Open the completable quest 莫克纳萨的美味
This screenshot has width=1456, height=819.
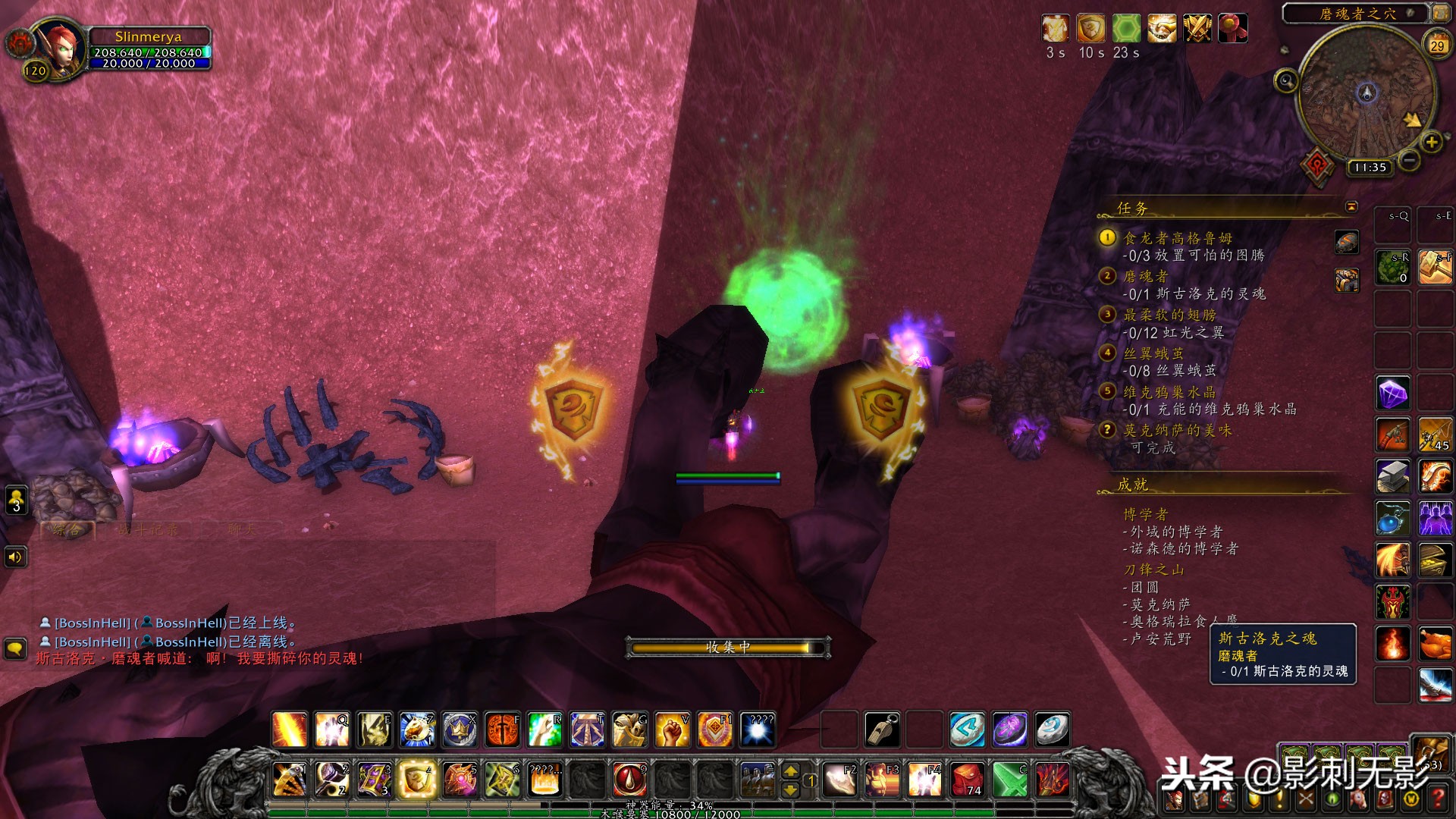point(1177,430)
